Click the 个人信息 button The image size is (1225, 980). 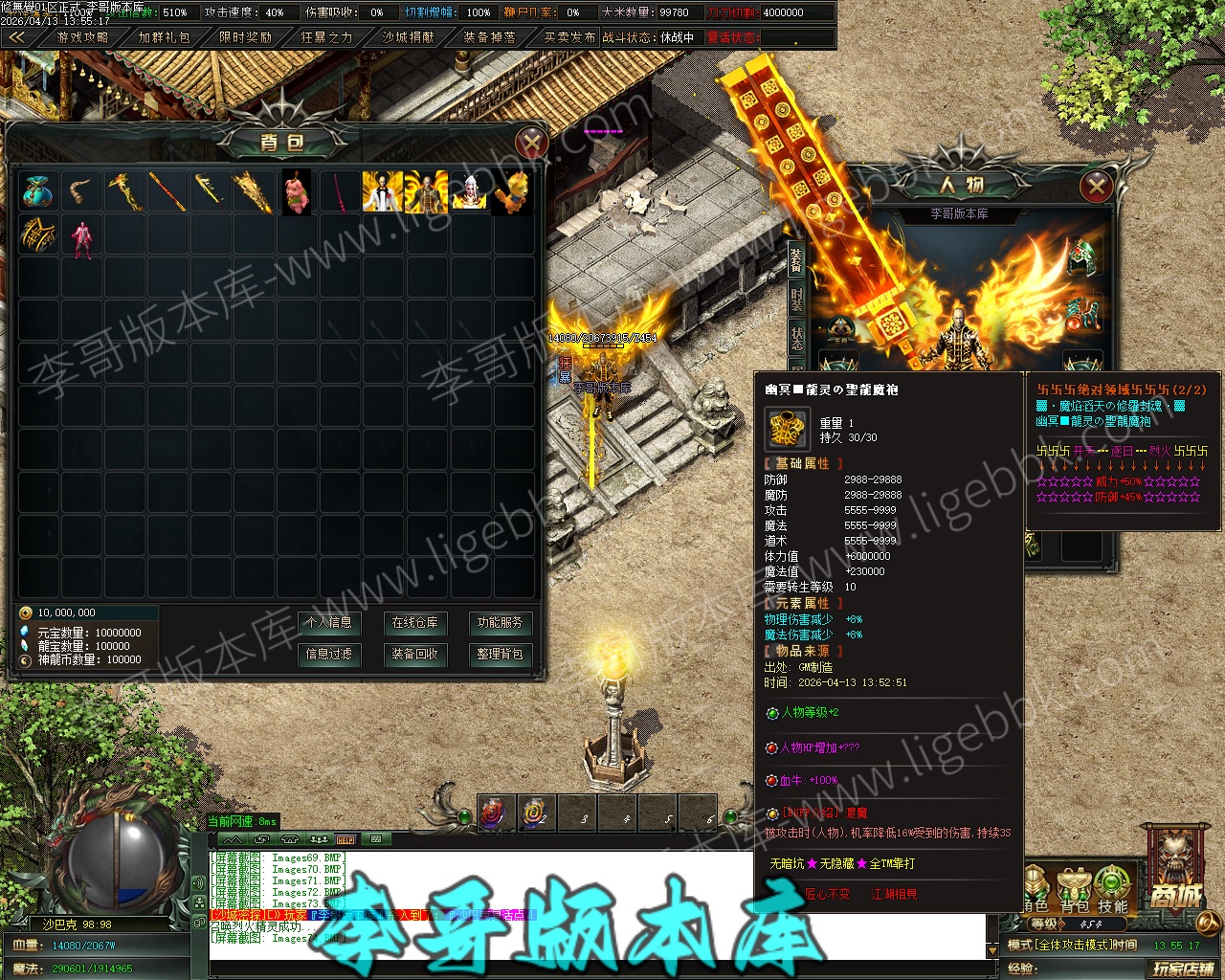[x=328, y=622]
